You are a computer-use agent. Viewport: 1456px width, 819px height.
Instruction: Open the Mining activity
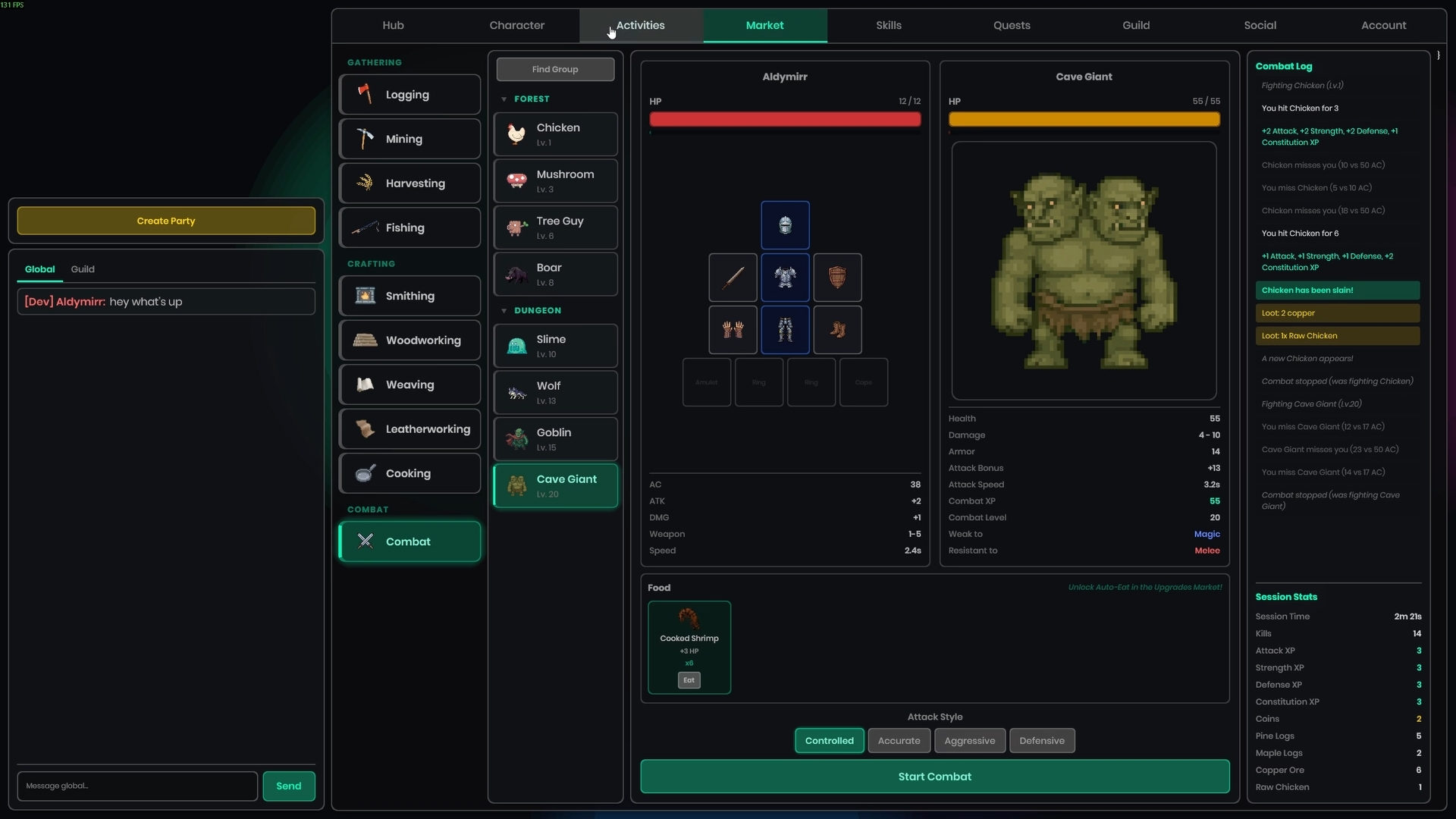click(x=409, y=139)
